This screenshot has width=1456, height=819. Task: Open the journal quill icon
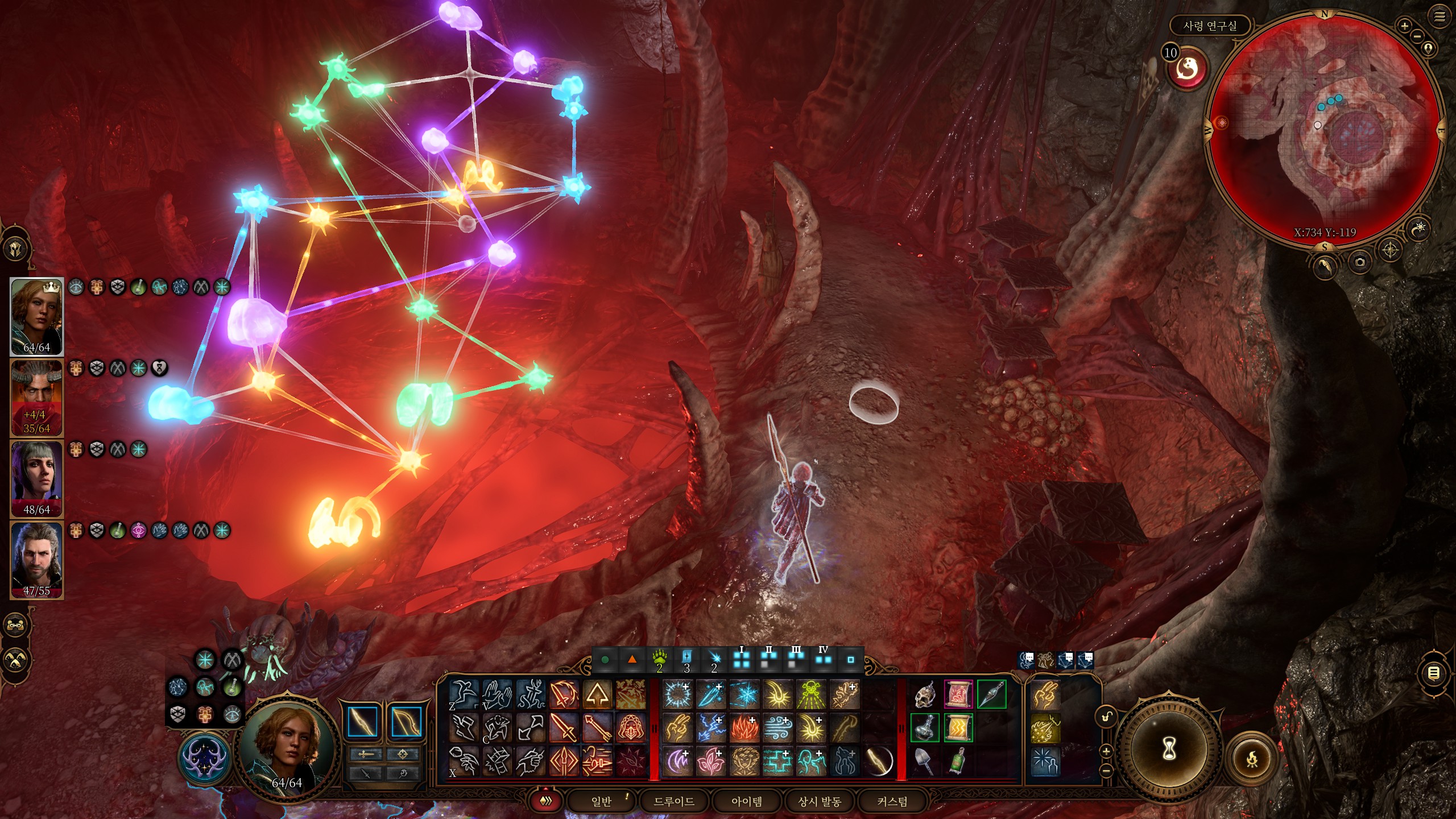pos(1325,266)
